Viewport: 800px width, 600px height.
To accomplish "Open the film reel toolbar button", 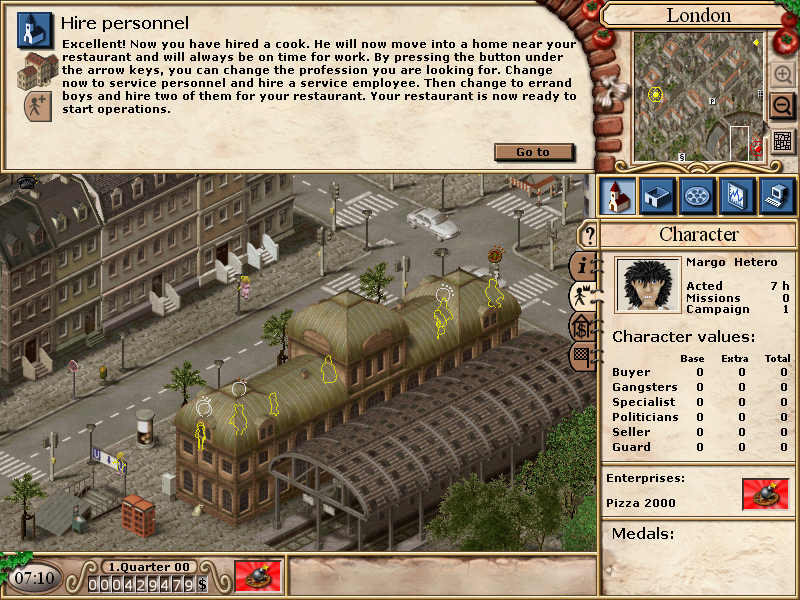I will click(x=697, y=195).
